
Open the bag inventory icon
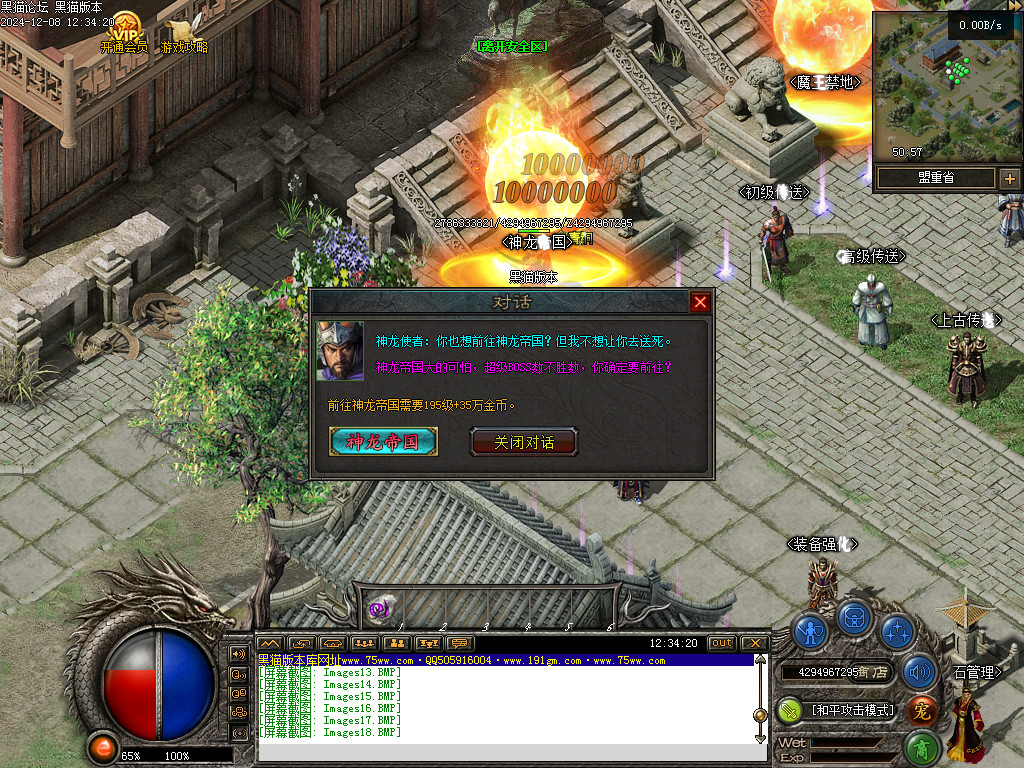[x=855, y=617]
